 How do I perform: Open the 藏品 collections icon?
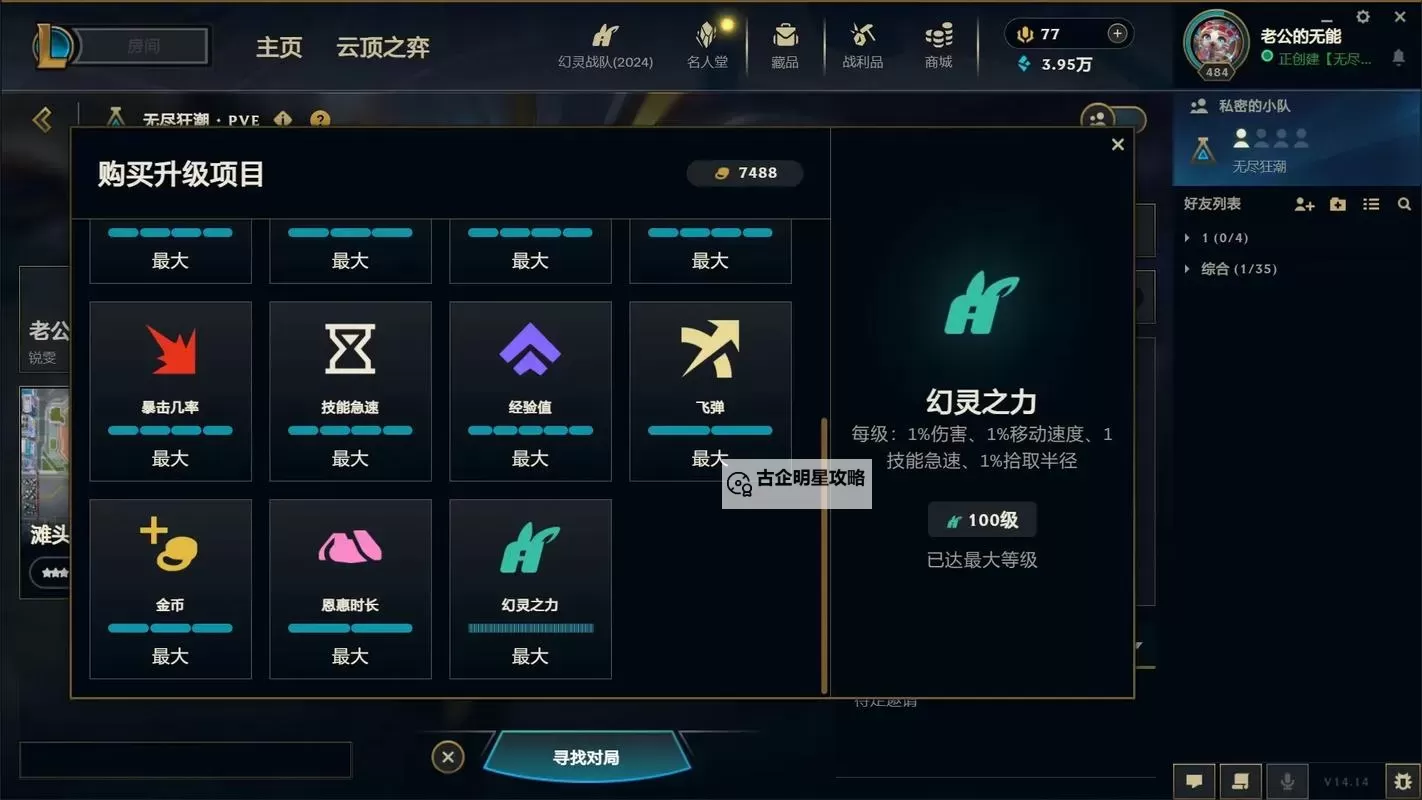pyautogui.click(x=785, y=45)
